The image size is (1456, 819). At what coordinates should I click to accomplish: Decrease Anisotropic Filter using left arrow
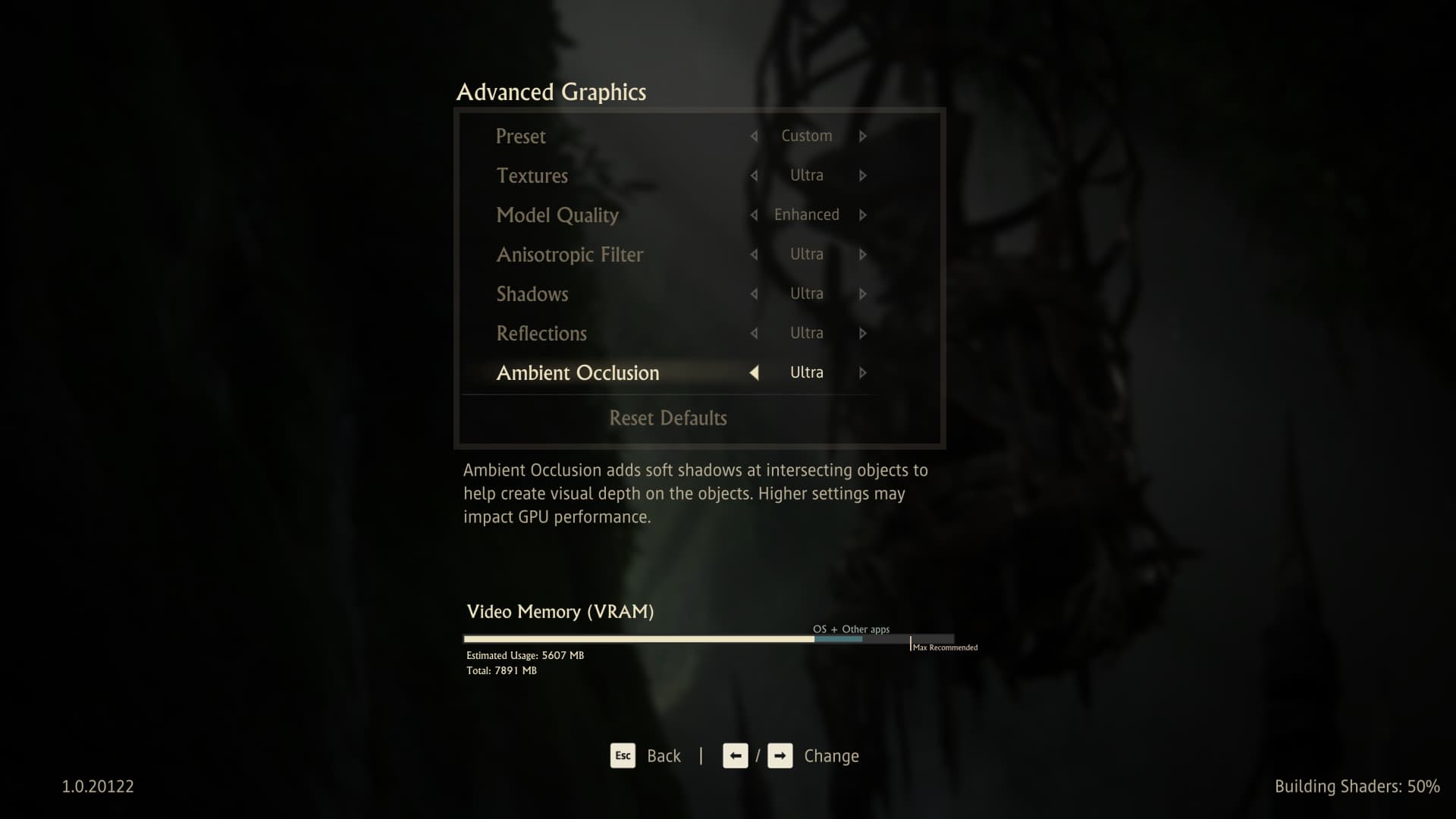tap(754, 255)
